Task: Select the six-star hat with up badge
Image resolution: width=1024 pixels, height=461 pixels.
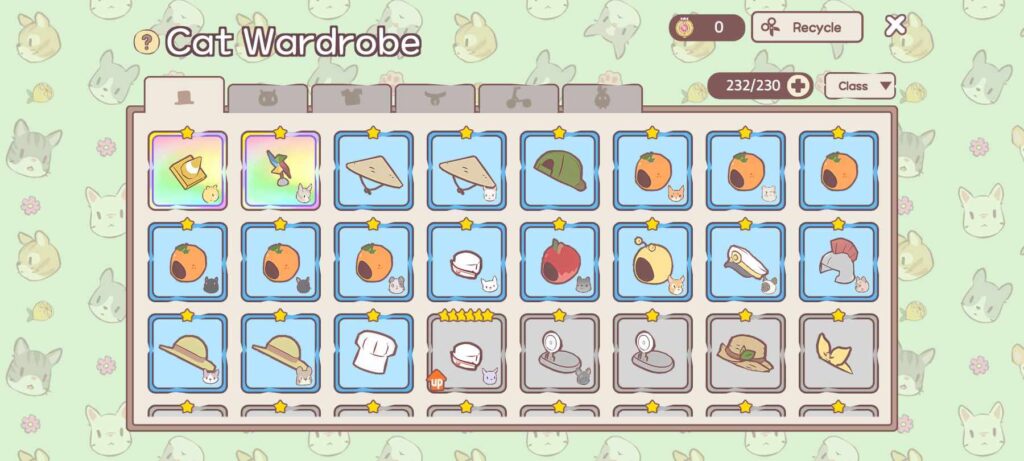Action: pos(467,353)
